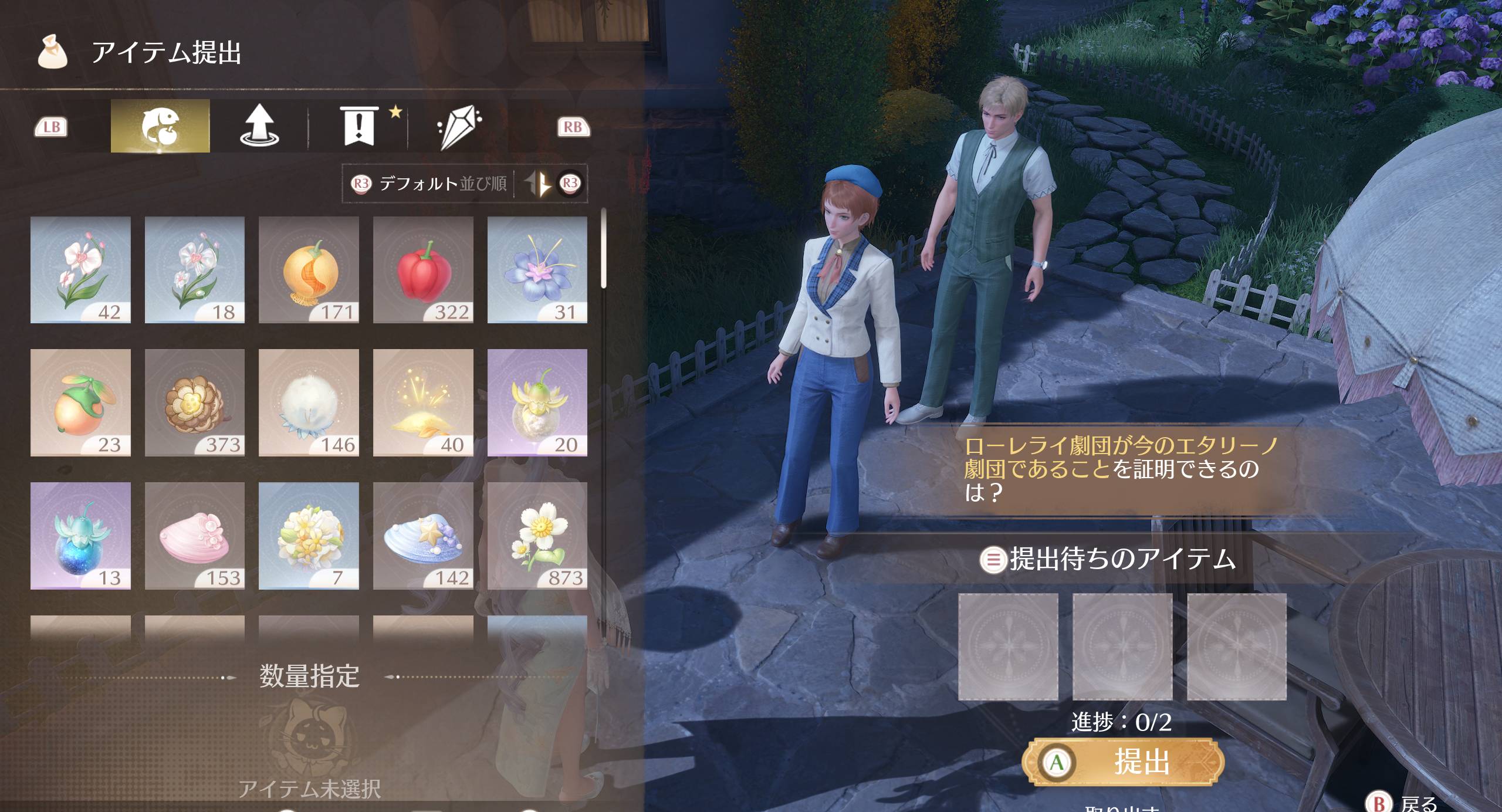Select the white daisy flower with 873

coord(537,536)
